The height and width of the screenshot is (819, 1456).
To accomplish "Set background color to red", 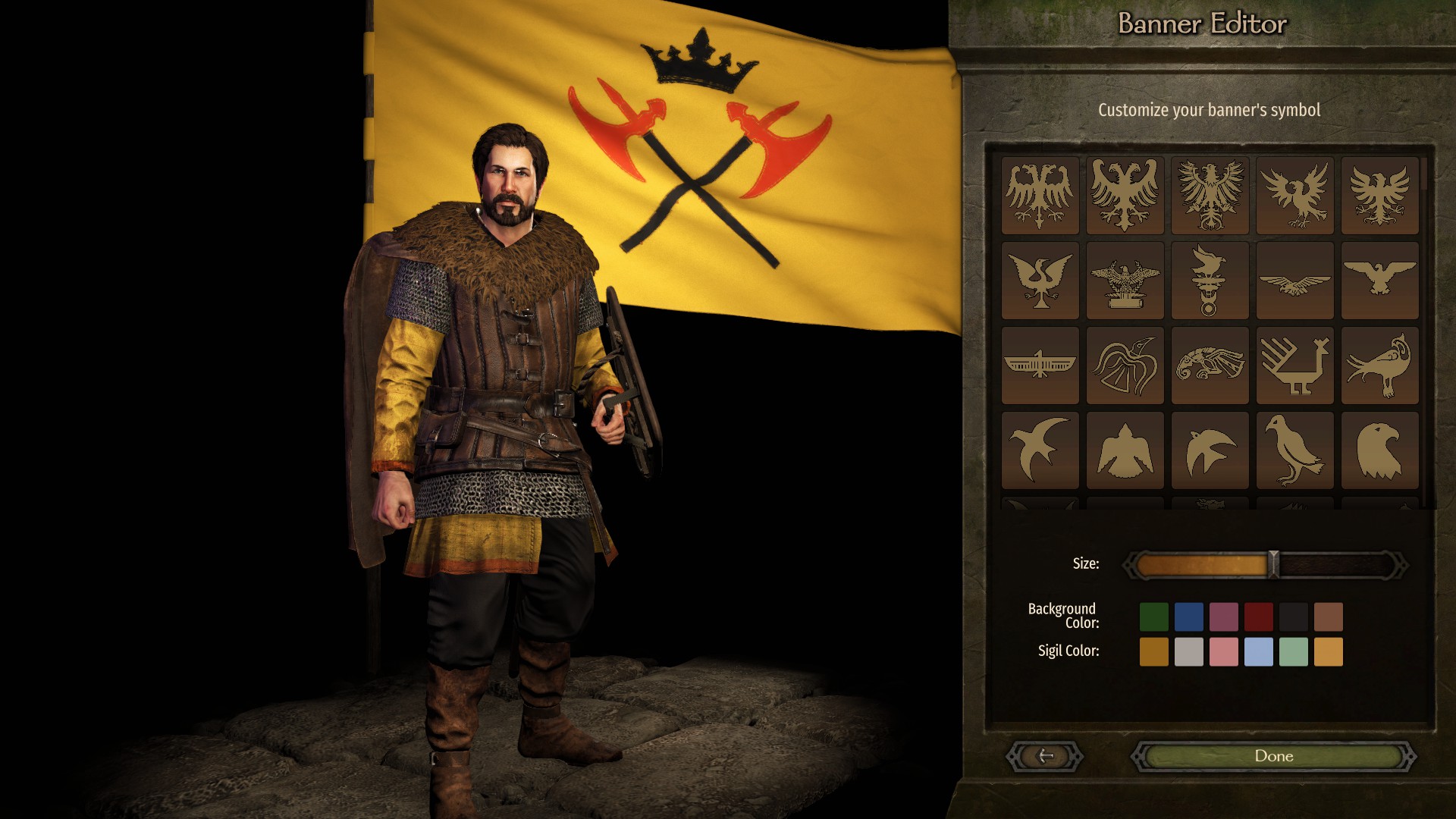I will 1259,616.
